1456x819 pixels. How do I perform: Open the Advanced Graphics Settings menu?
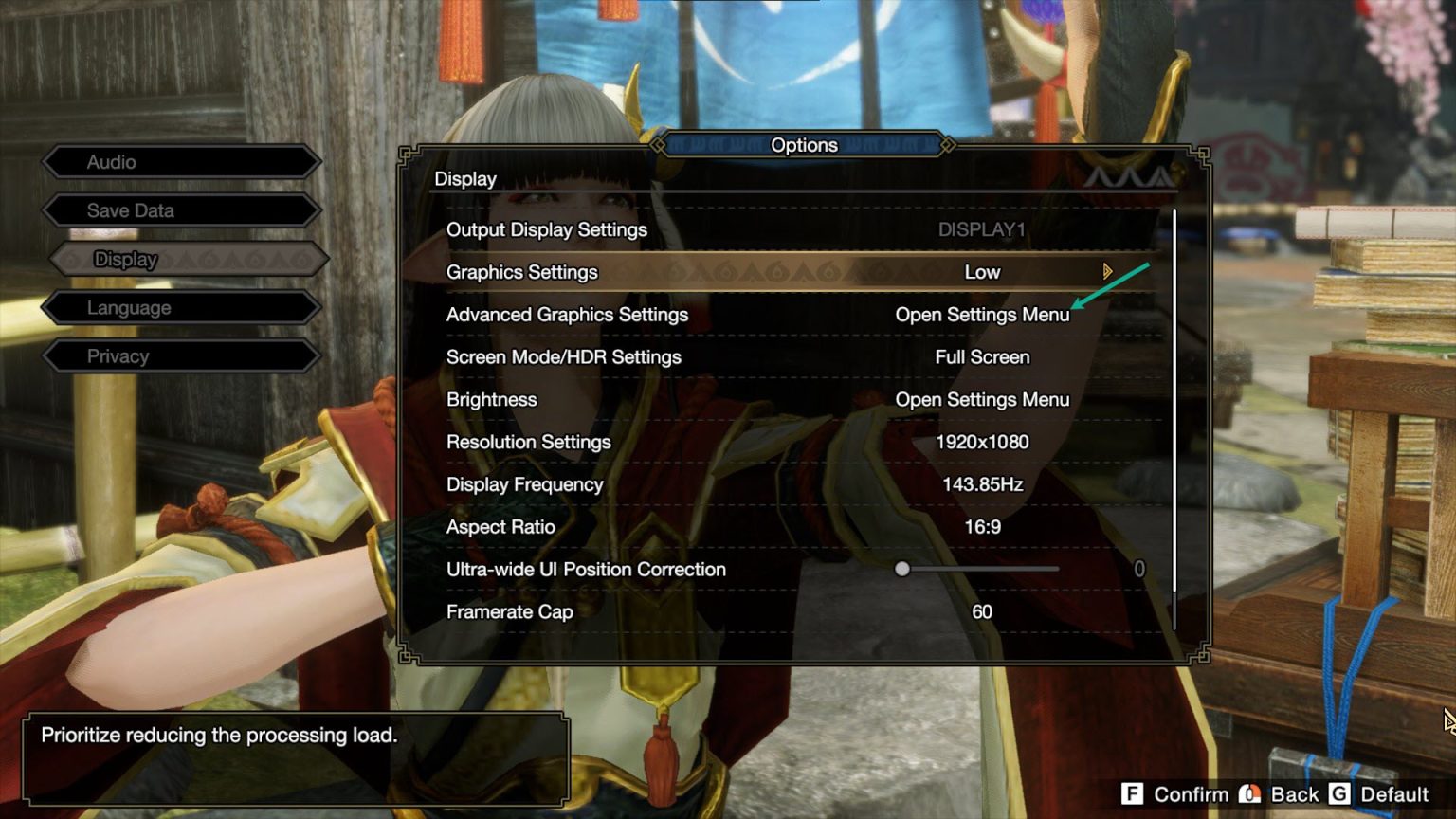(x=982, y=315)
